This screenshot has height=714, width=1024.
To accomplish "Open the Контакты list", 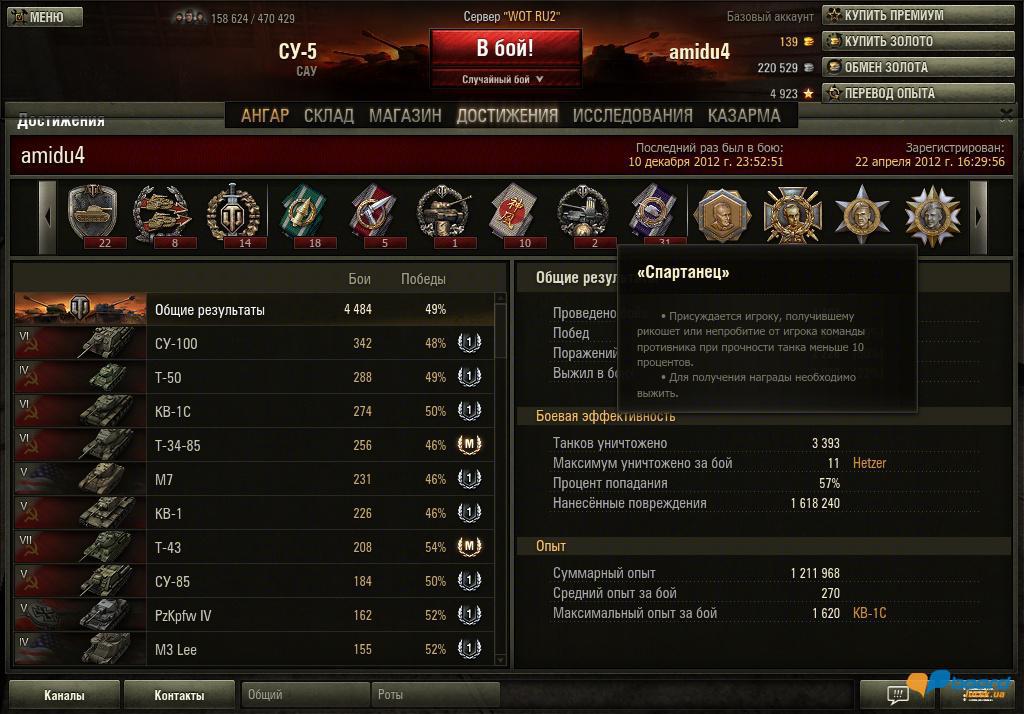I will coord(179,695).
